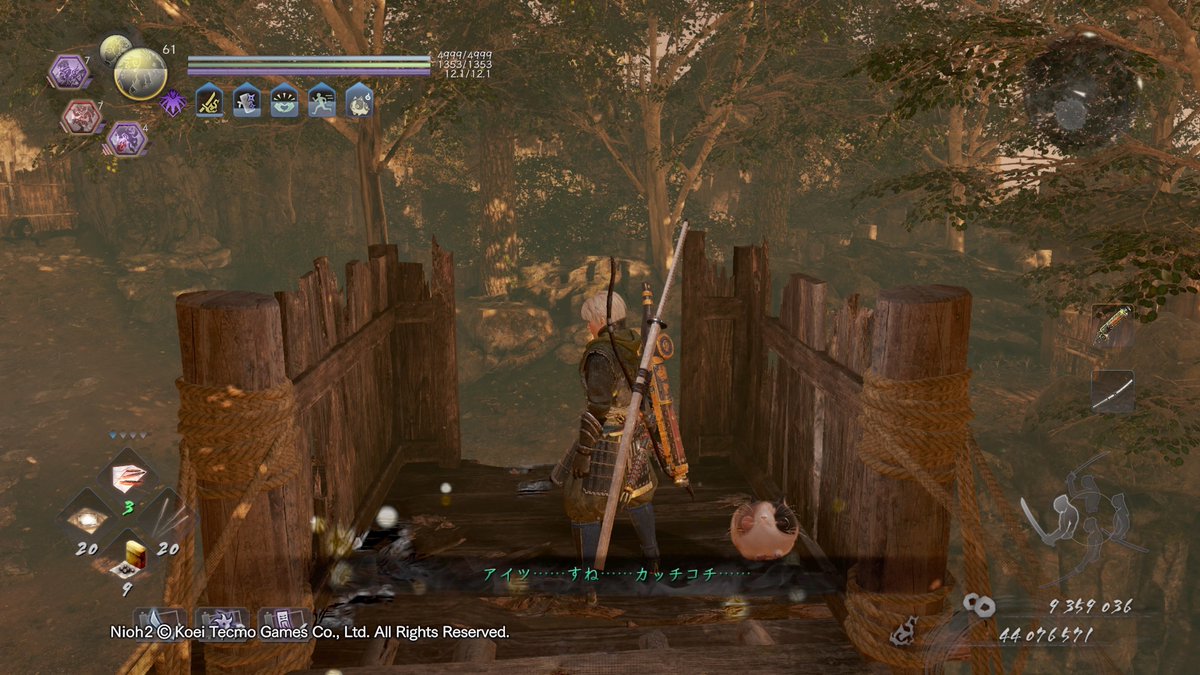Switch to the odachi melee weapon slot

coord(1112,392)
